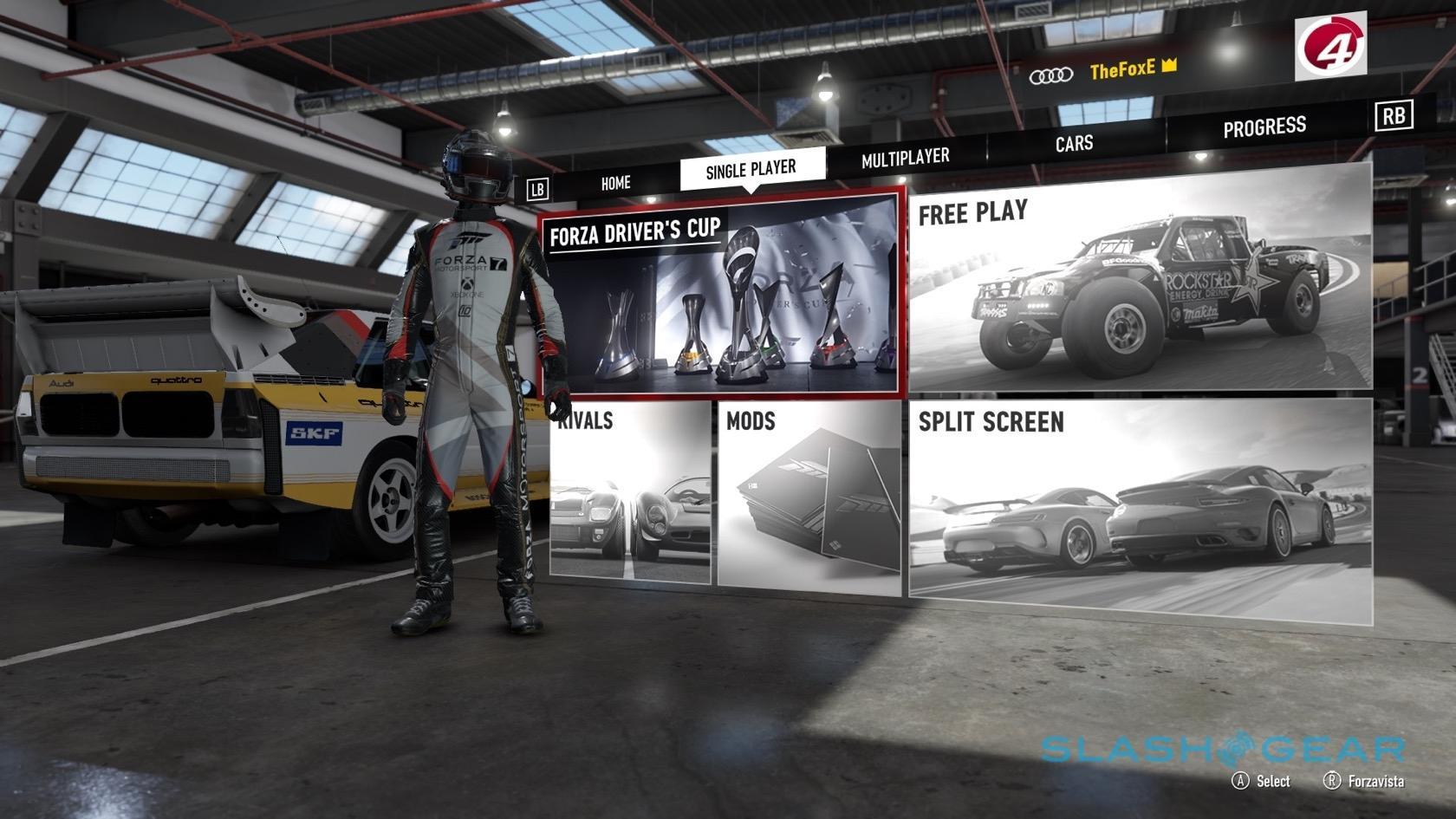Switch to the Home tab
This screenshot has height=819, width=1456.
coord(615,183)
